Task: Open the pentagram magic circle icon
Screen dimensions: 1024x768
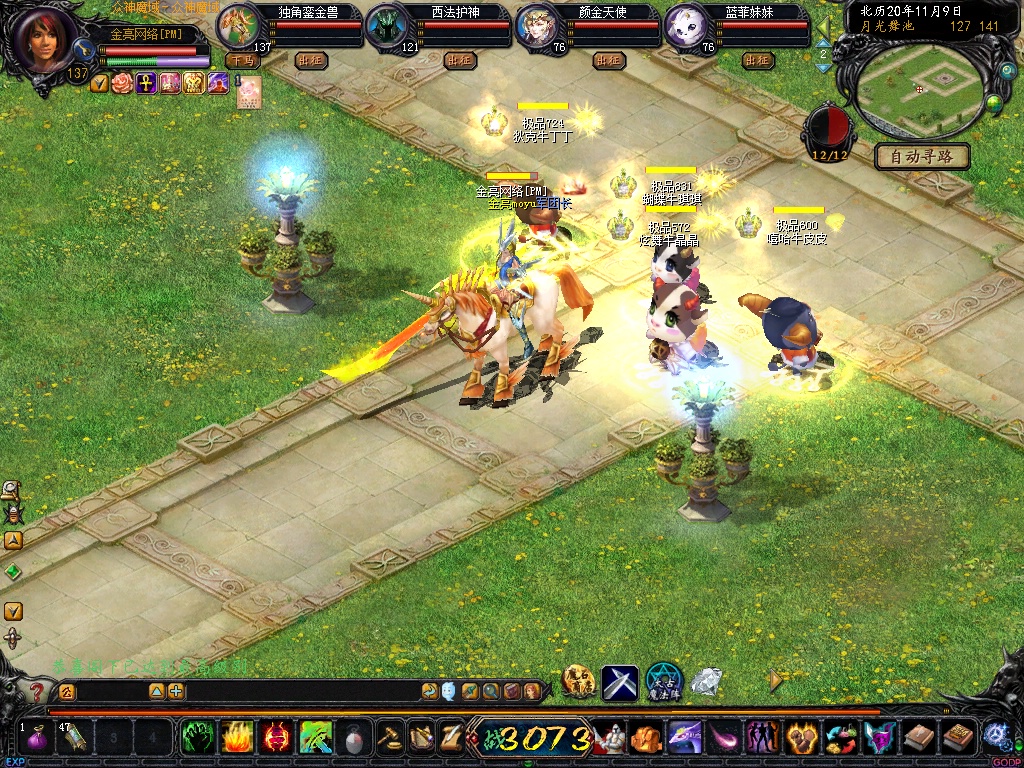Action: (x=663, y=681)
